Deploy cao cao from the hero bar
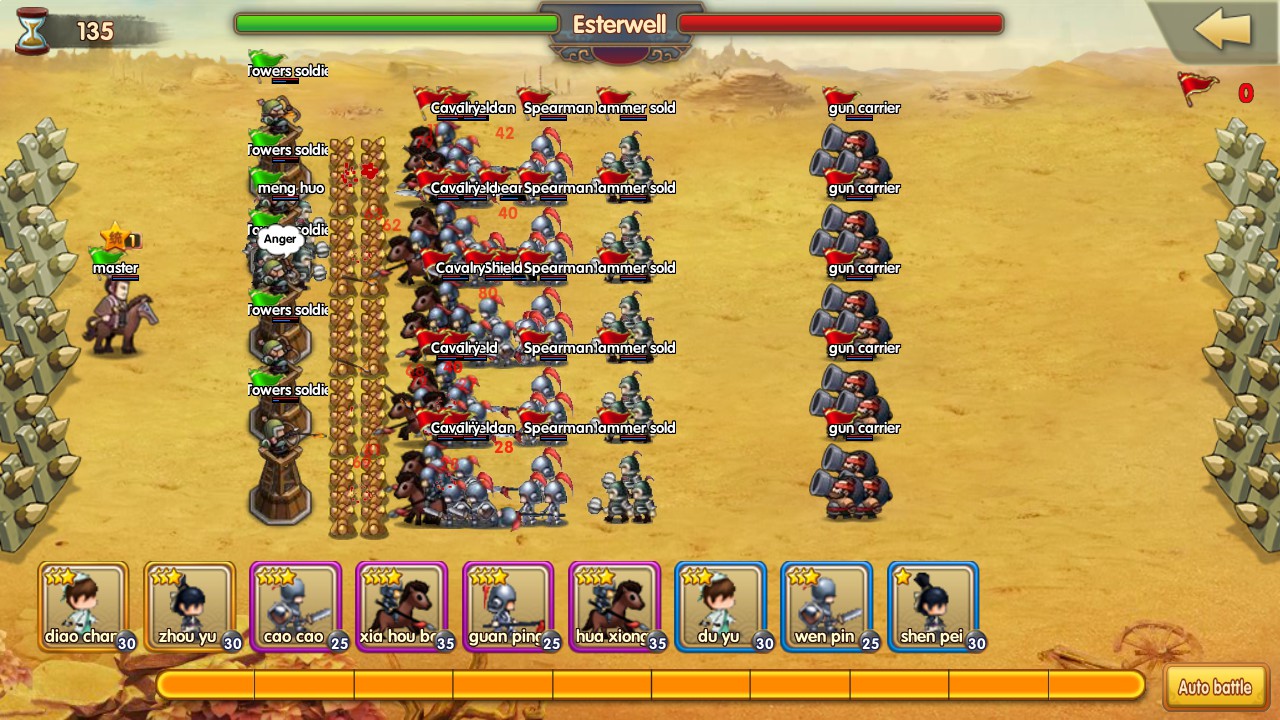Viewport: 1280px width, 720px height. click(x=295, y=605)
